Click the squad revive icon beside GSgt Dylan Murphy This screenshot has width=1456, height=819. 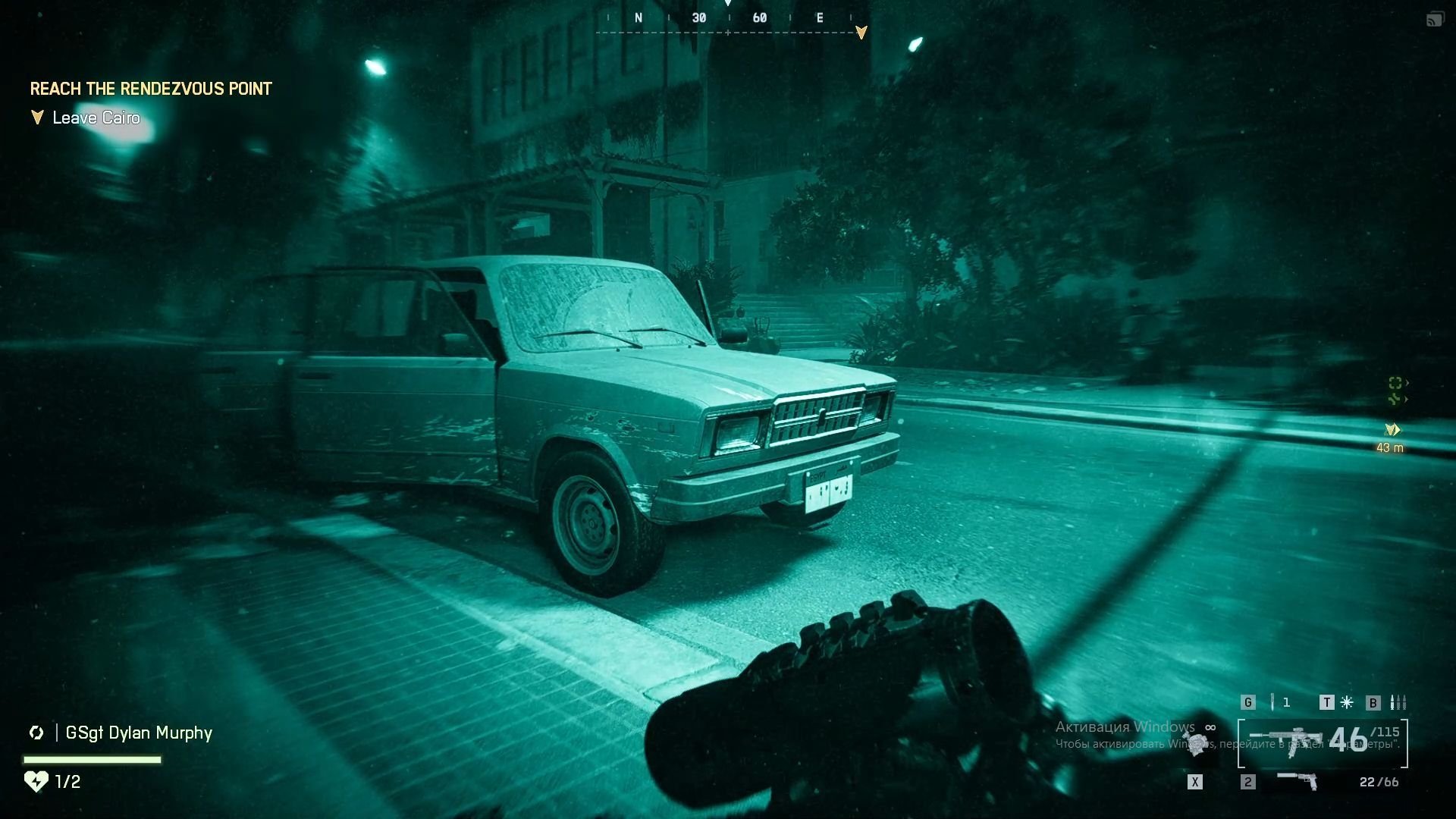click(36, 733)
